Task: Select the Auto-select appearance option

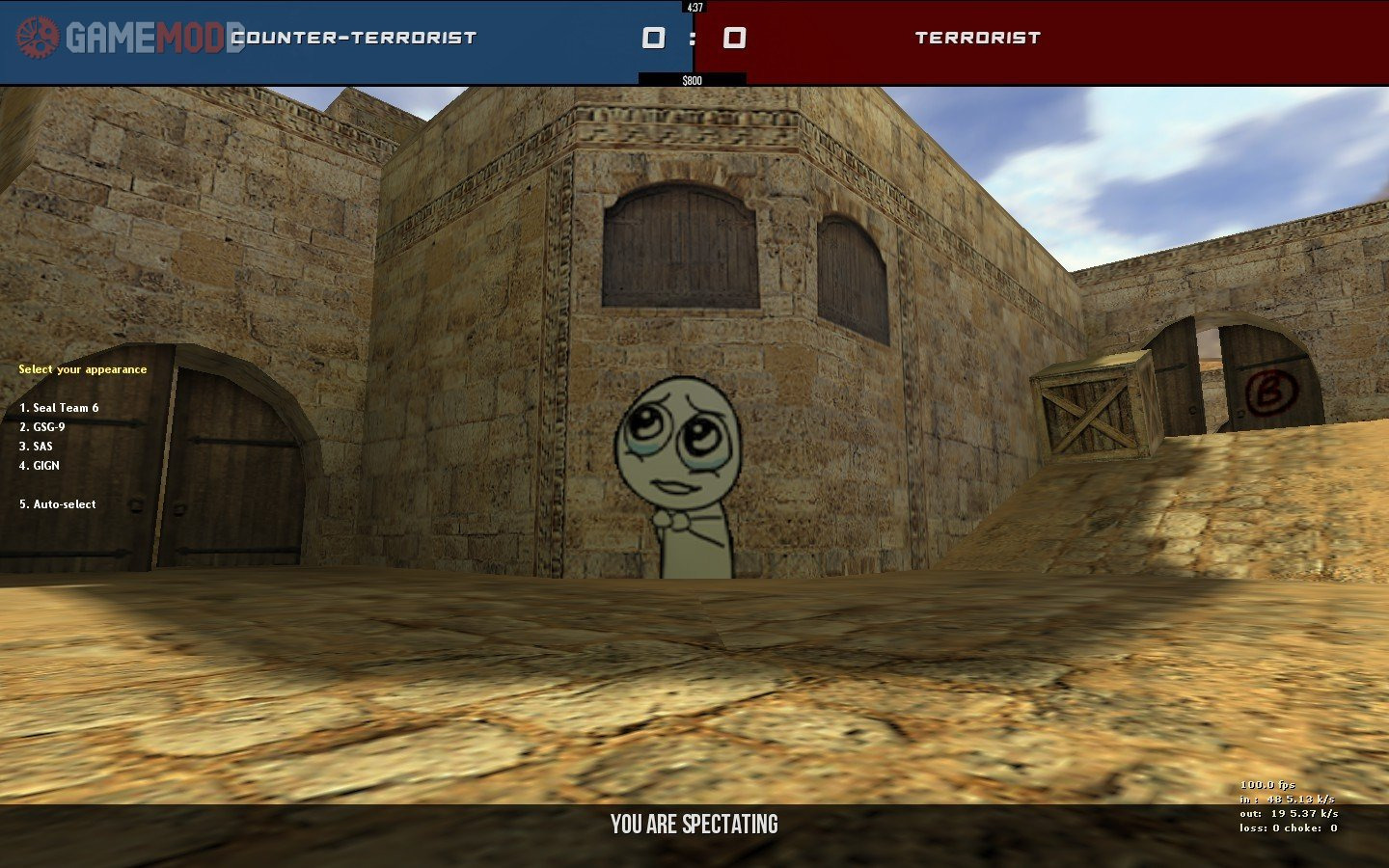Action: click(x=58, y=504)
